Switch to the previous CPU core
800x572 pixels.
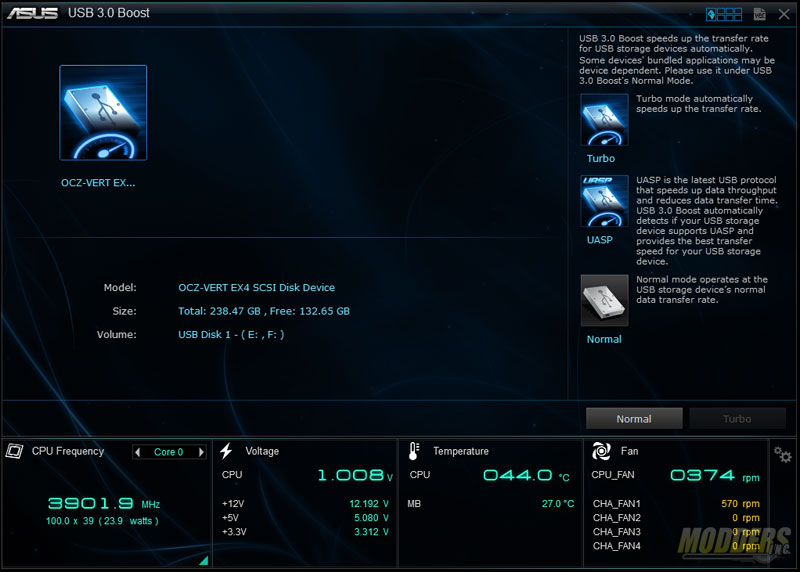point(138,452)
